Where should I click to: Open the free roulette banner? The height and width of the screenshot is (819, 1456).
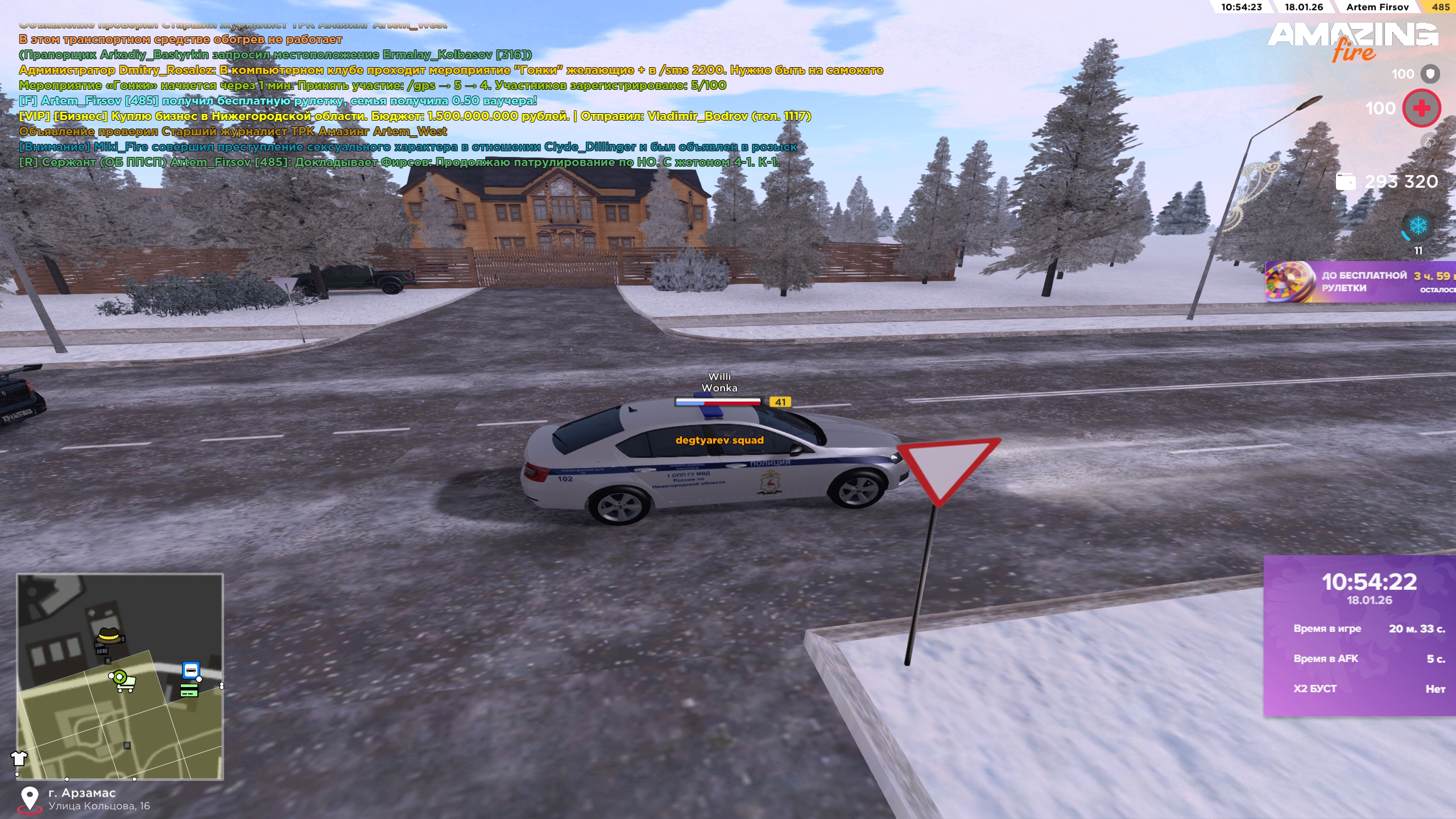(x=1359, y=282)
